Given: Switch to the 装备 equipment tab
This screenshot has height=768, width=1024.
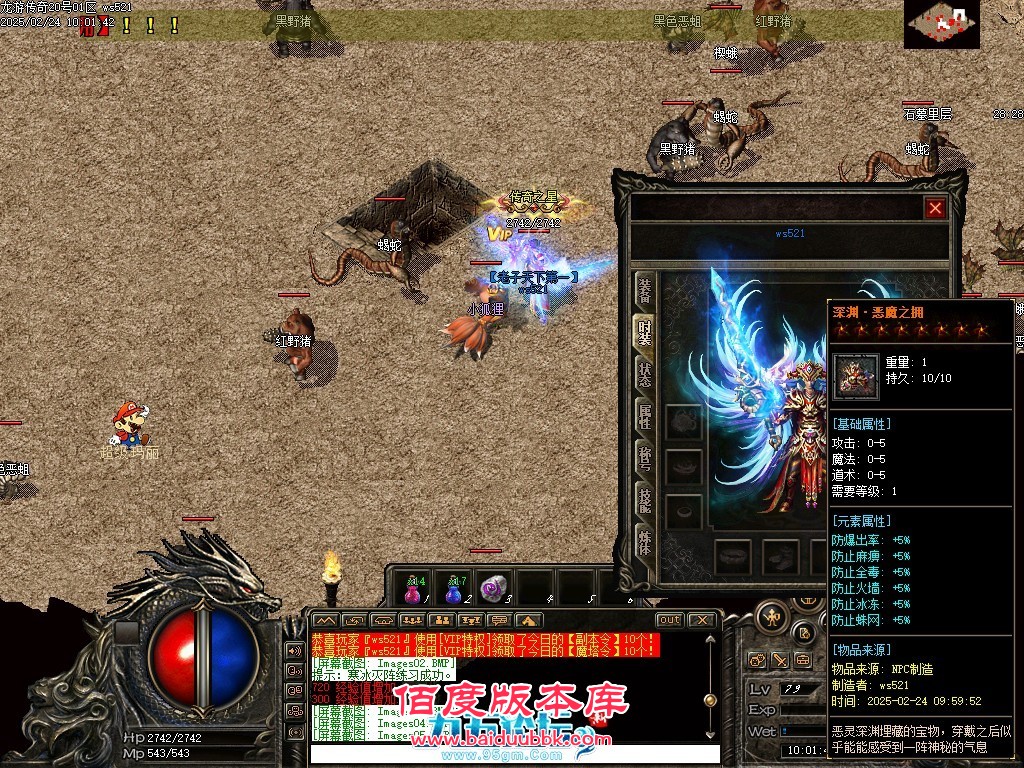Looking at the screenshot, I should 646,290.
